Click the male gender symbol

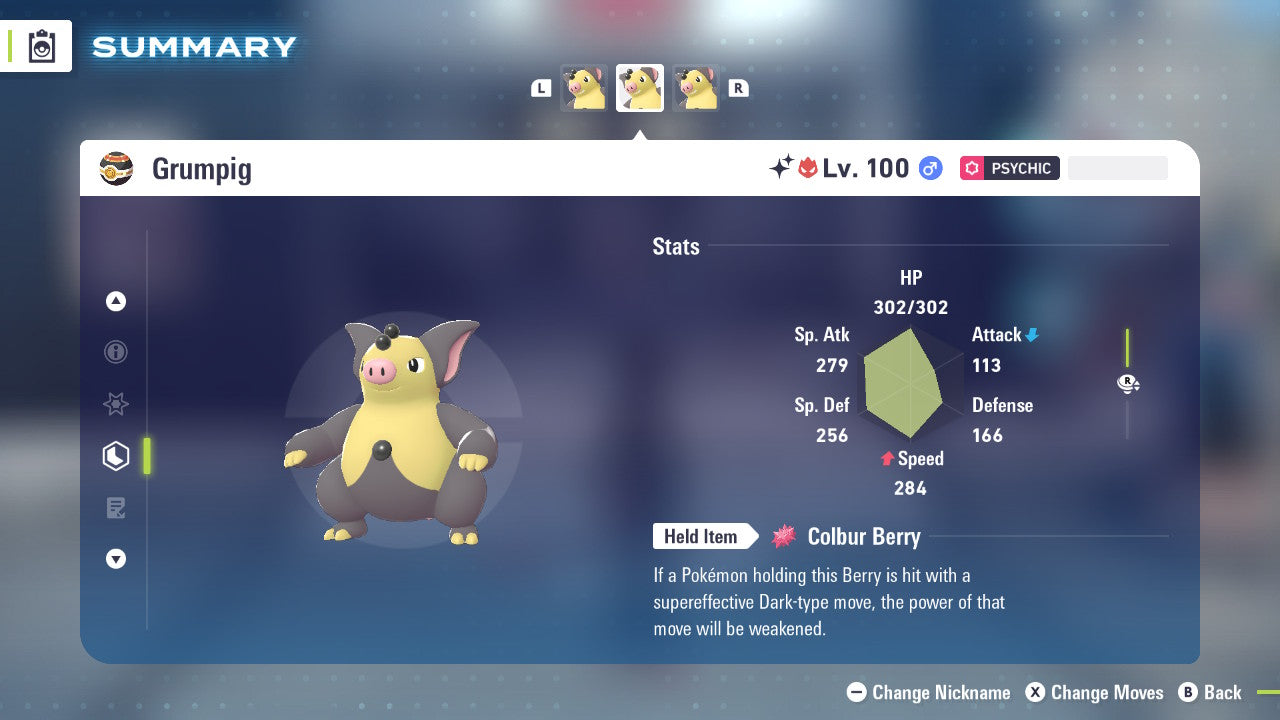point(930,169)
